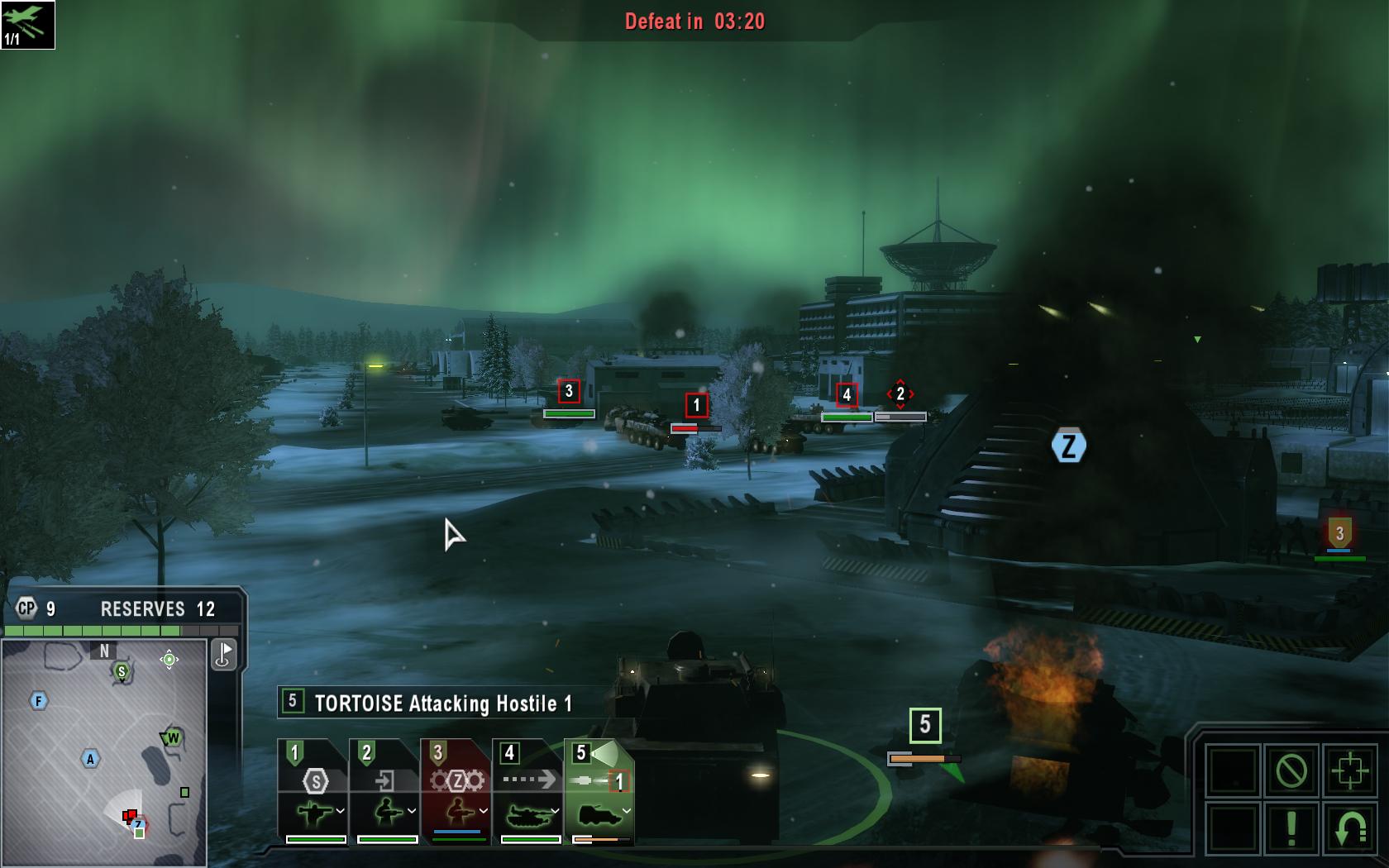The height and width of the screenshot is (868, 1389).
Task: Select uplink F marker on the minimap
Action: (x=38, y=701)
